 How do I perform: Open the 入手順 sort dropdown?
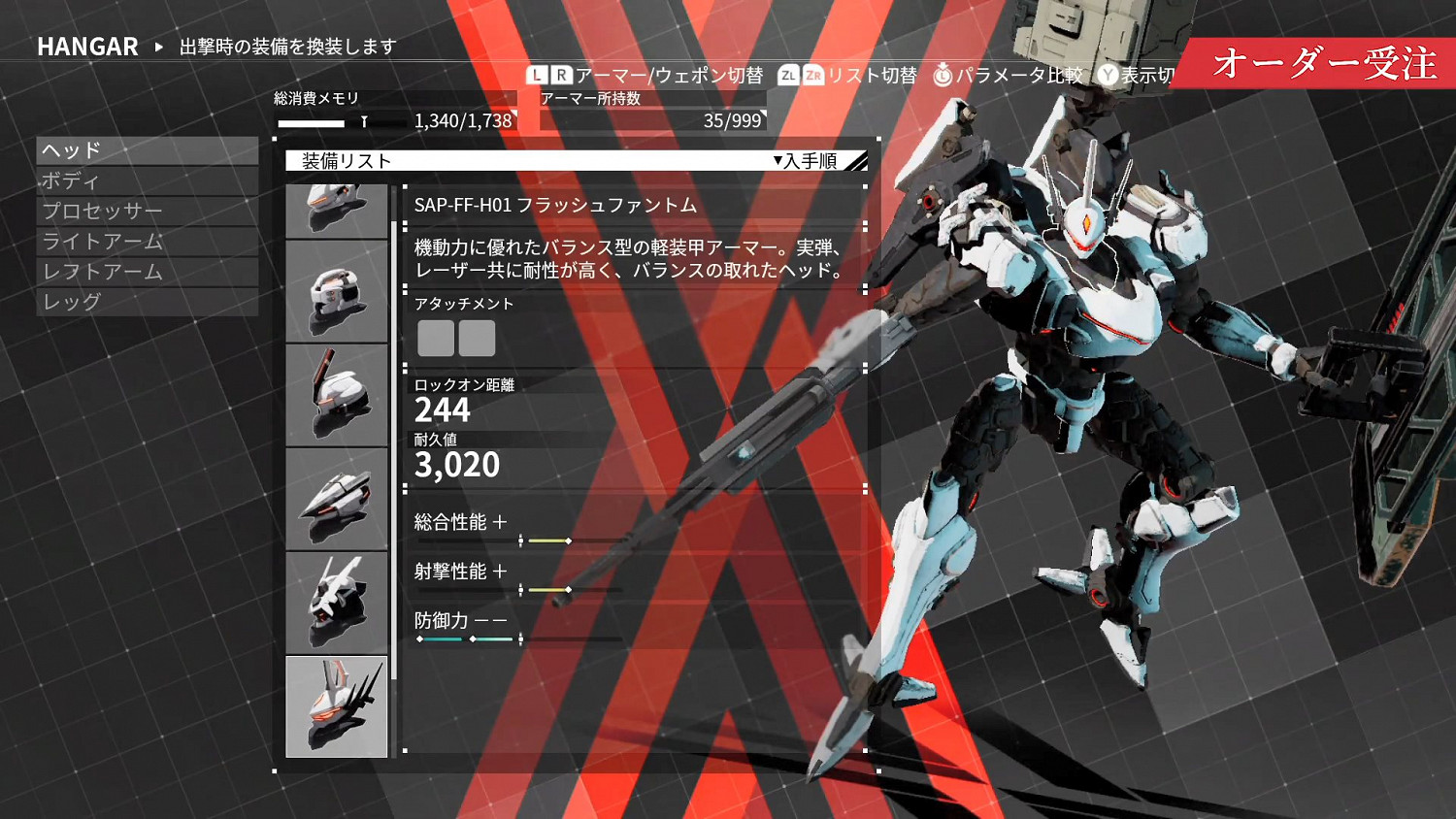click(808, 161)
